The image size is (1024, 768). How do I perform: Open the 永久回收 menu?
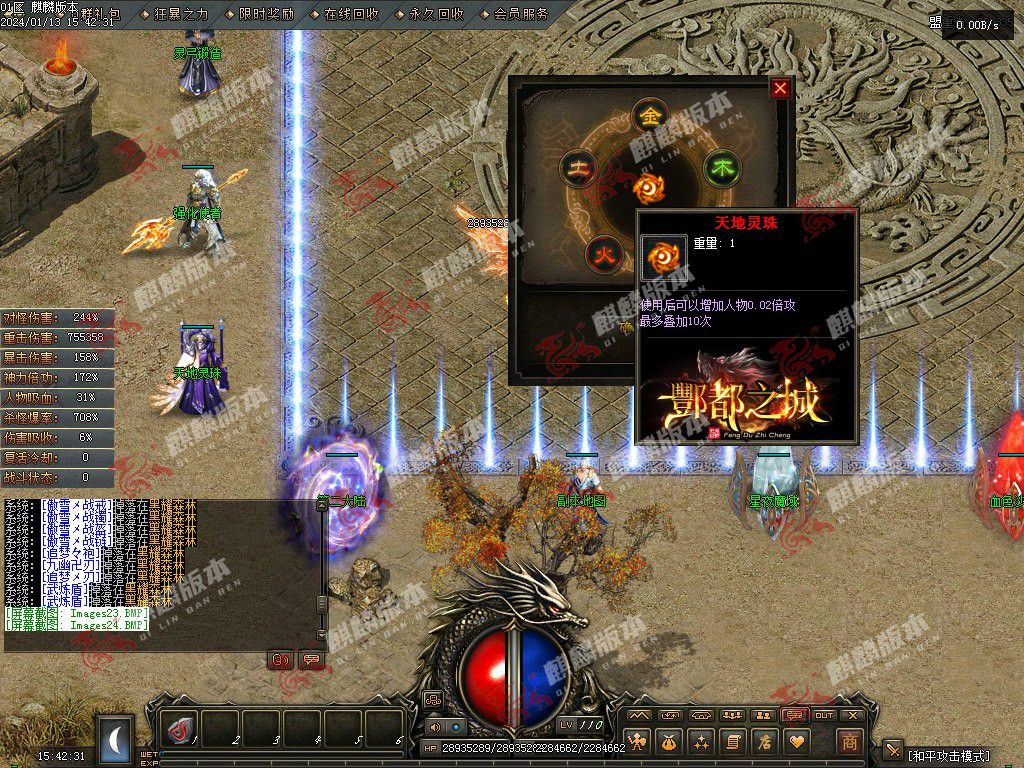436,14
